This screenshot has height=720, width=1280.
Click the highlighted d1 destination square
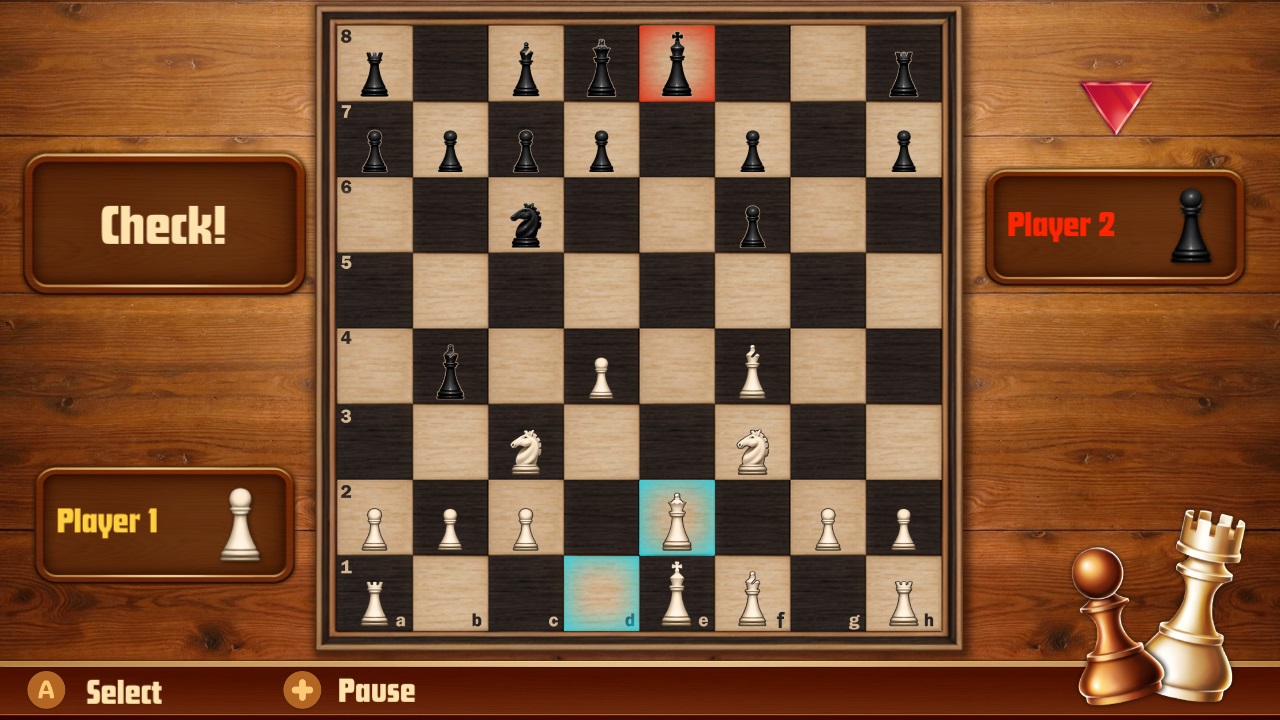point(602,597)
